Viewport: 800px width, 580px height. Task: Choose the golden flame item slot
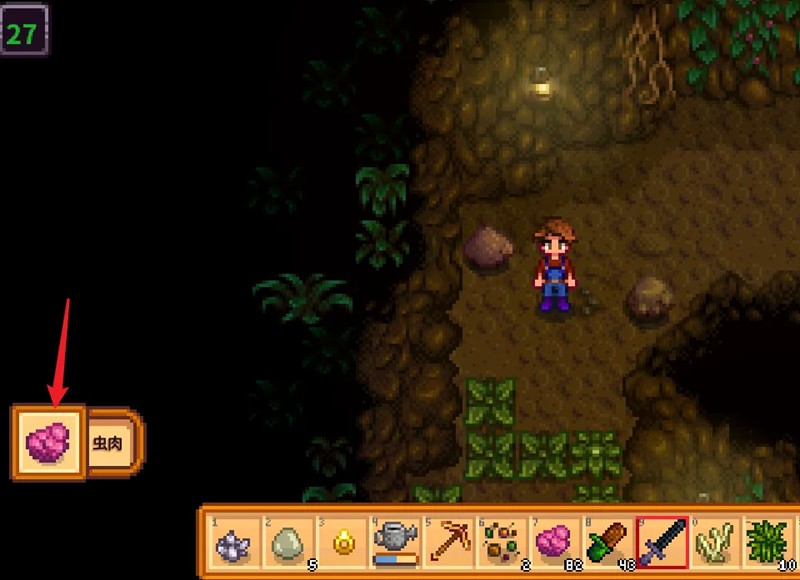click(x=342, y=543)
